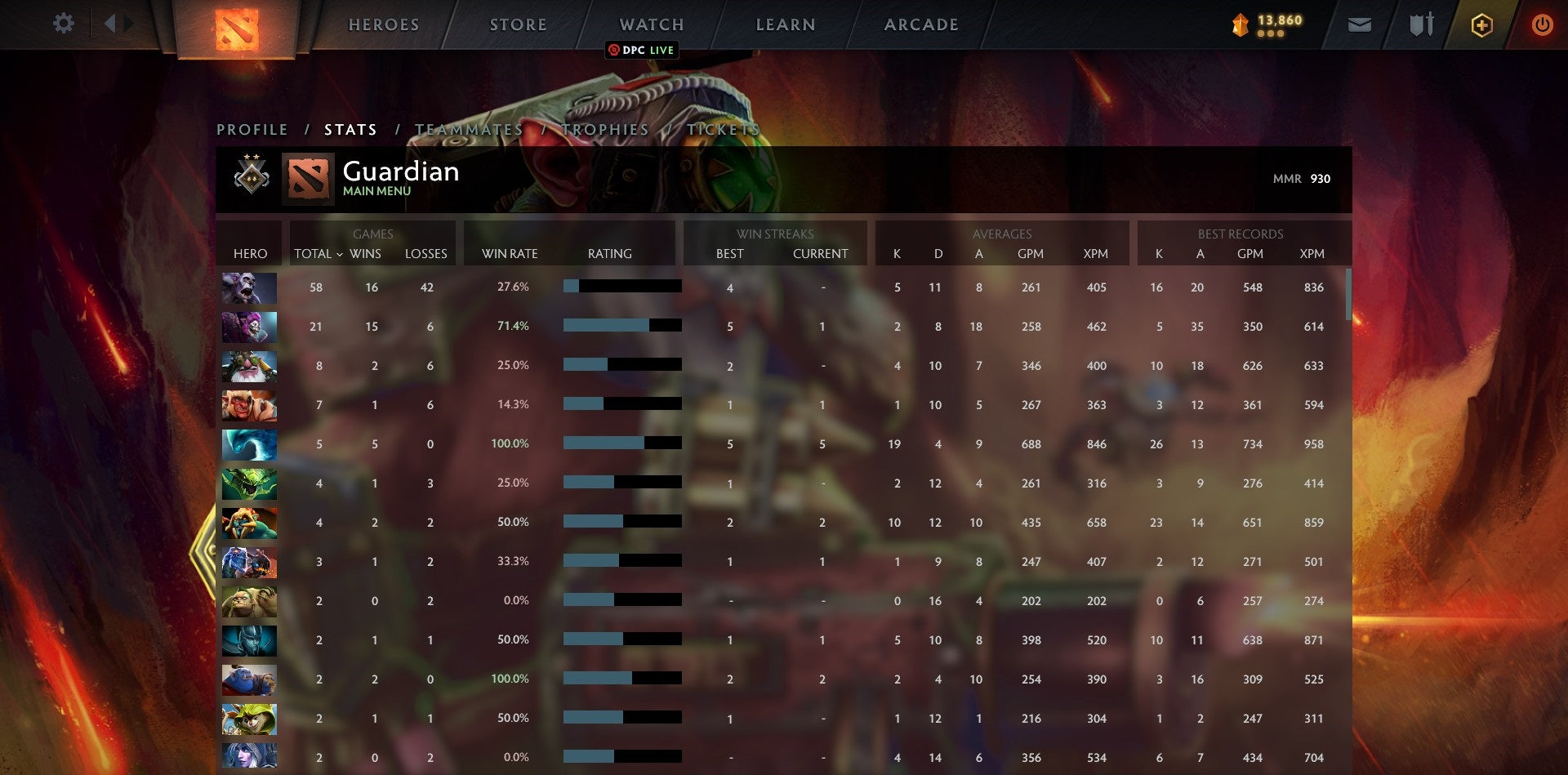Switch to the TROPHIES tab
Screen dimensions: 1568x775
point(604,129)
